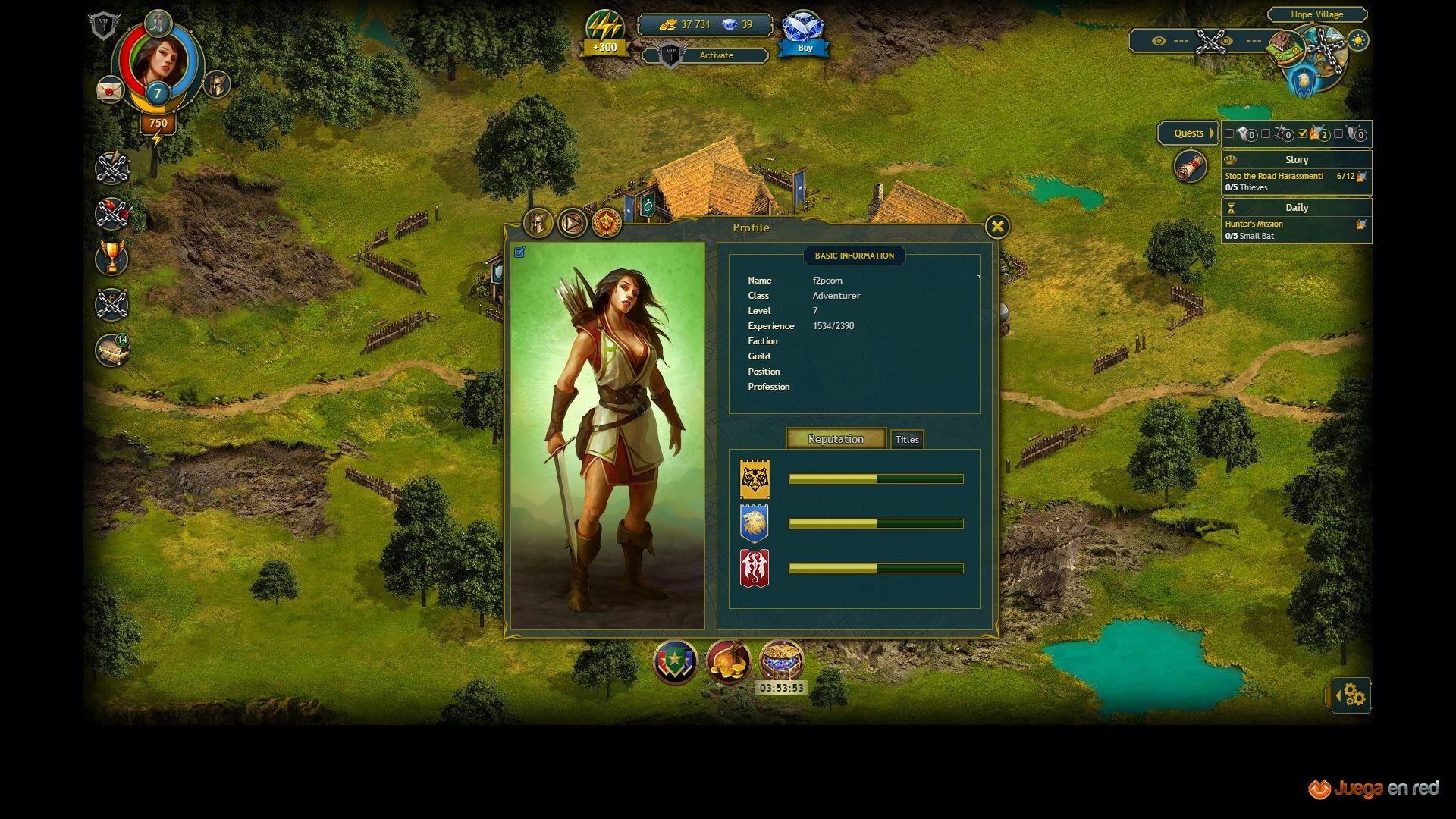Viewport: 1456px width, 819px height.
Task: Open the quest scroll icon
Action: pos(1189,167)
